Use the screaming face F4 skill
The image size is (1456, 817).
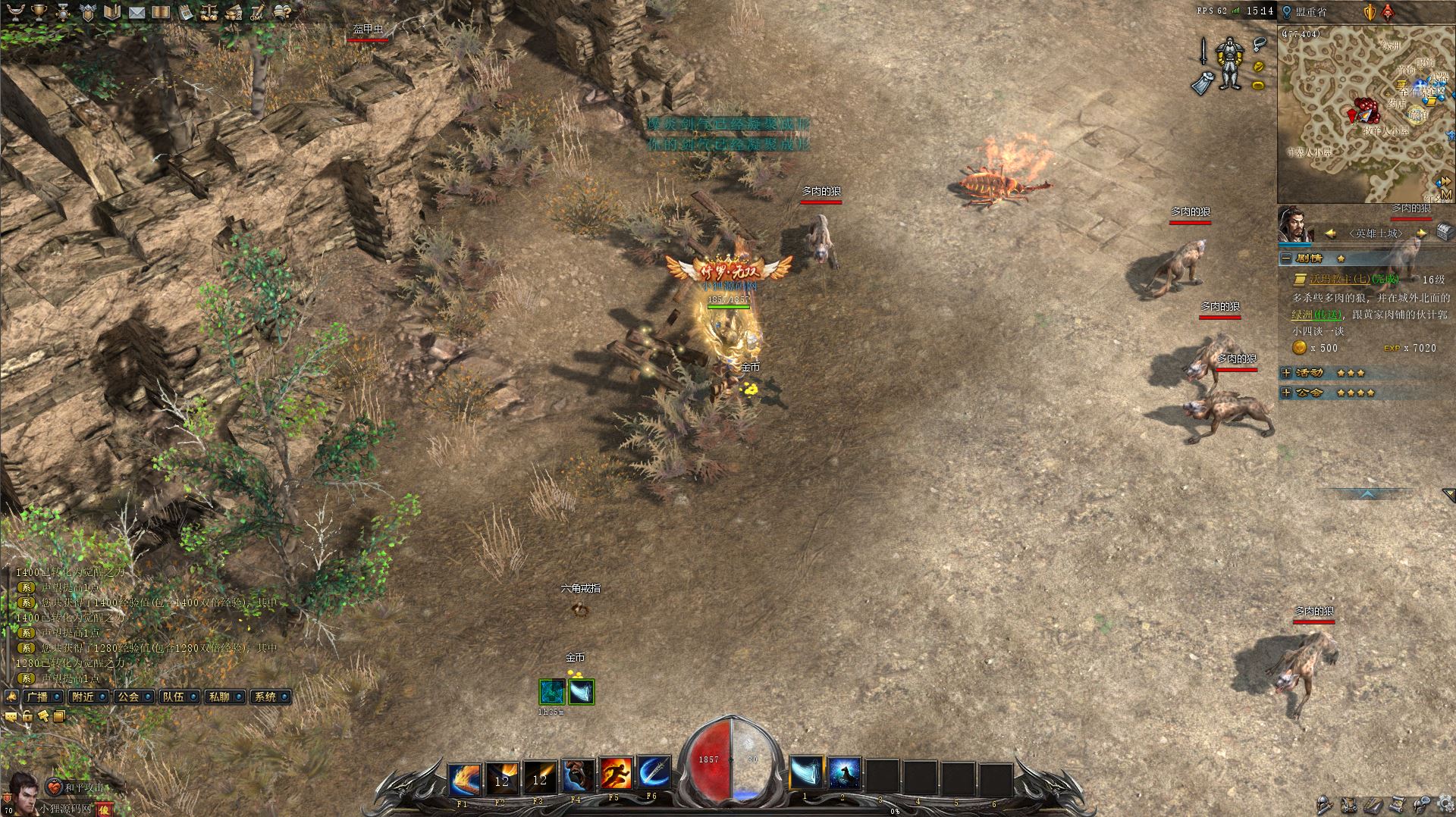click(578, 775)
